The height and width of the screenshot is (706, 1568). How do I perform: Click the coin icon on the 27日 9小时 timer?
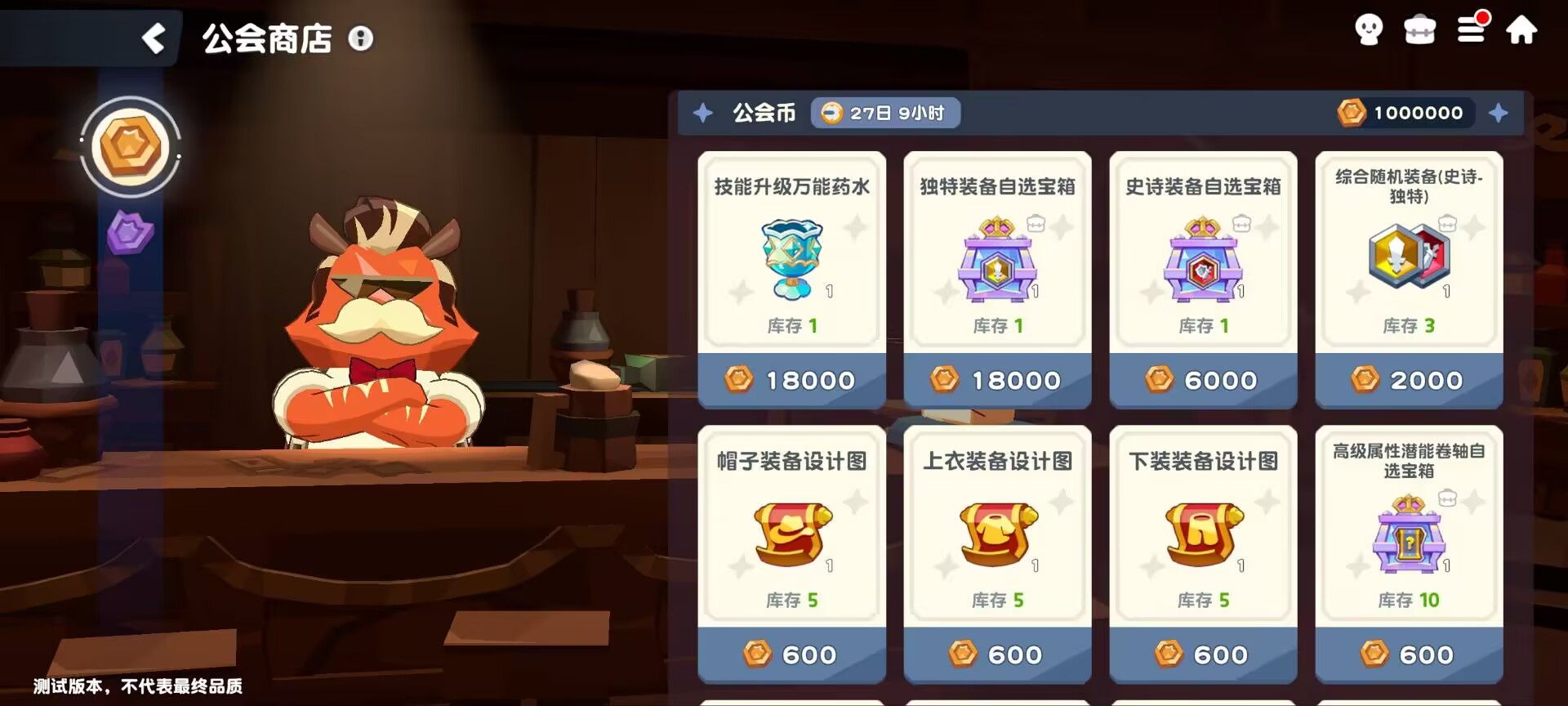[x=831, y=114]
